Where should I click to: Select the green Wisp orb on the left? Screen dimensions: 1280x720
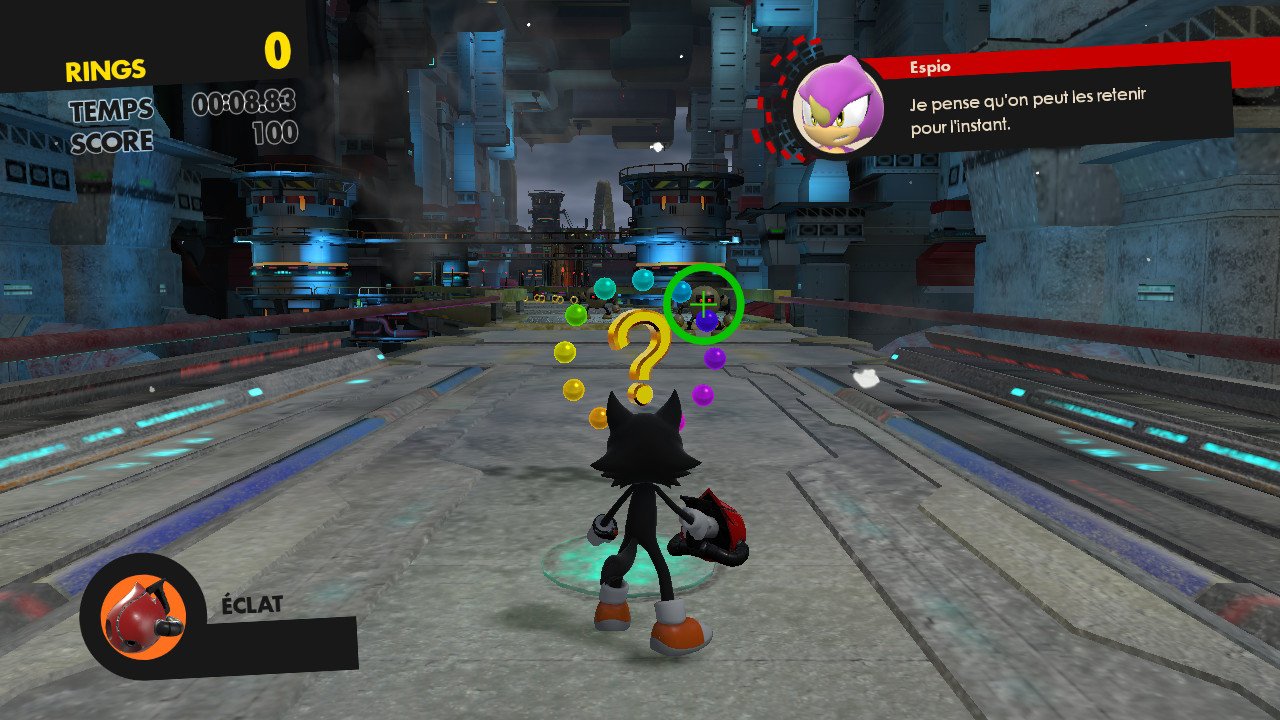[576, 314]
